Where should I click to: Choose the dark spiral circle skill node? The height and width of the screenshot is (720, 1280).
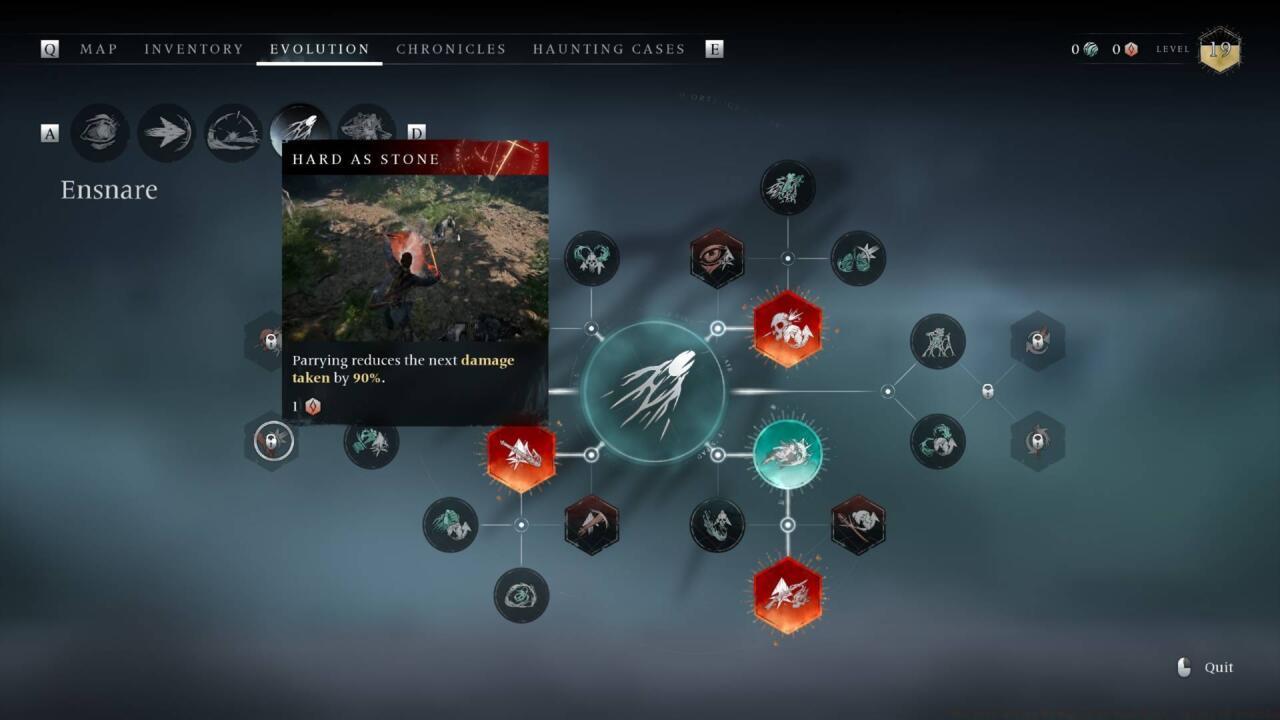(x=521, y=595)
